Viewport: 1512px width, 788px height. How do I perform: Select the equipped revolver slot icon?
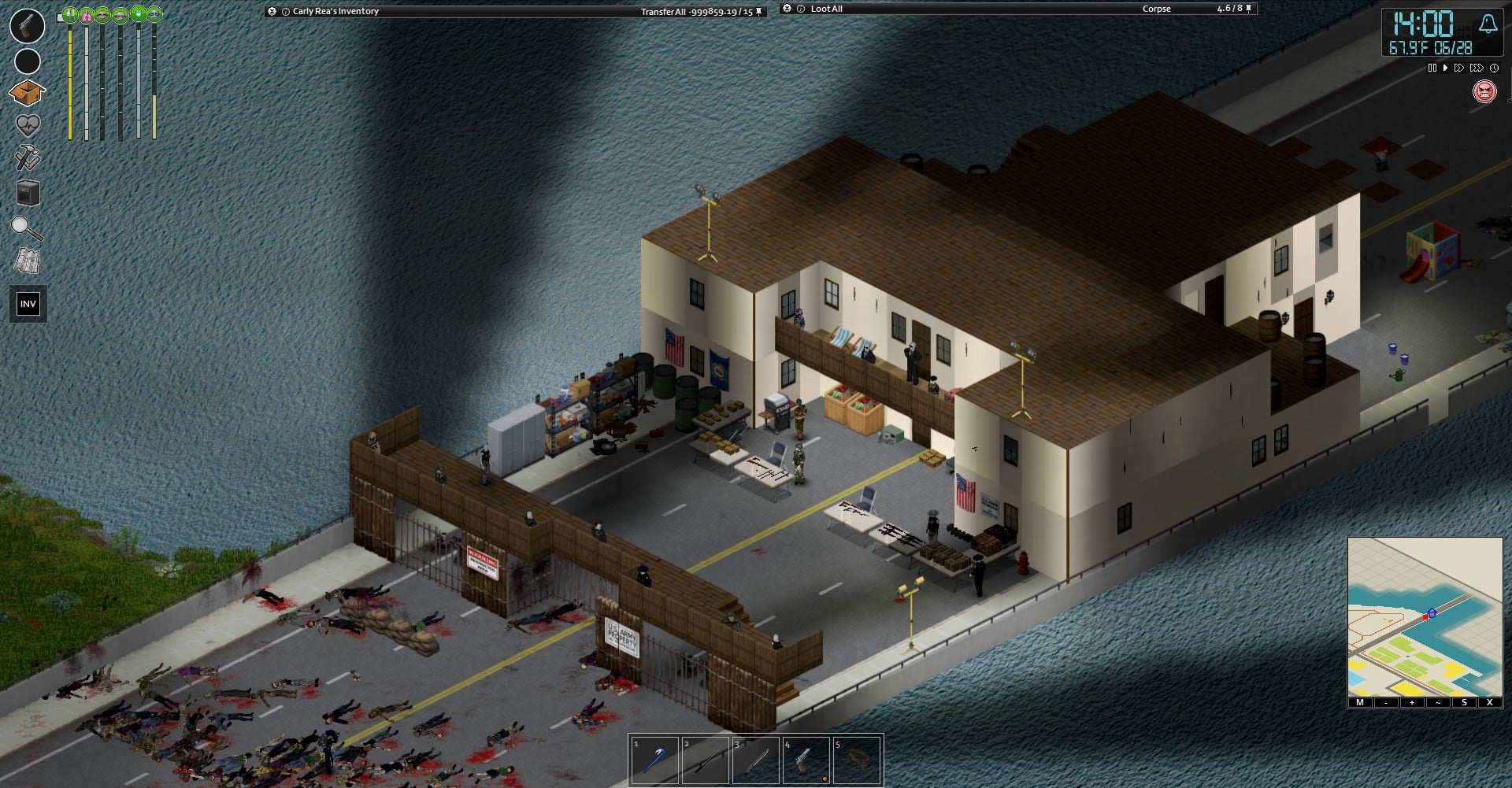coord(26,28)
